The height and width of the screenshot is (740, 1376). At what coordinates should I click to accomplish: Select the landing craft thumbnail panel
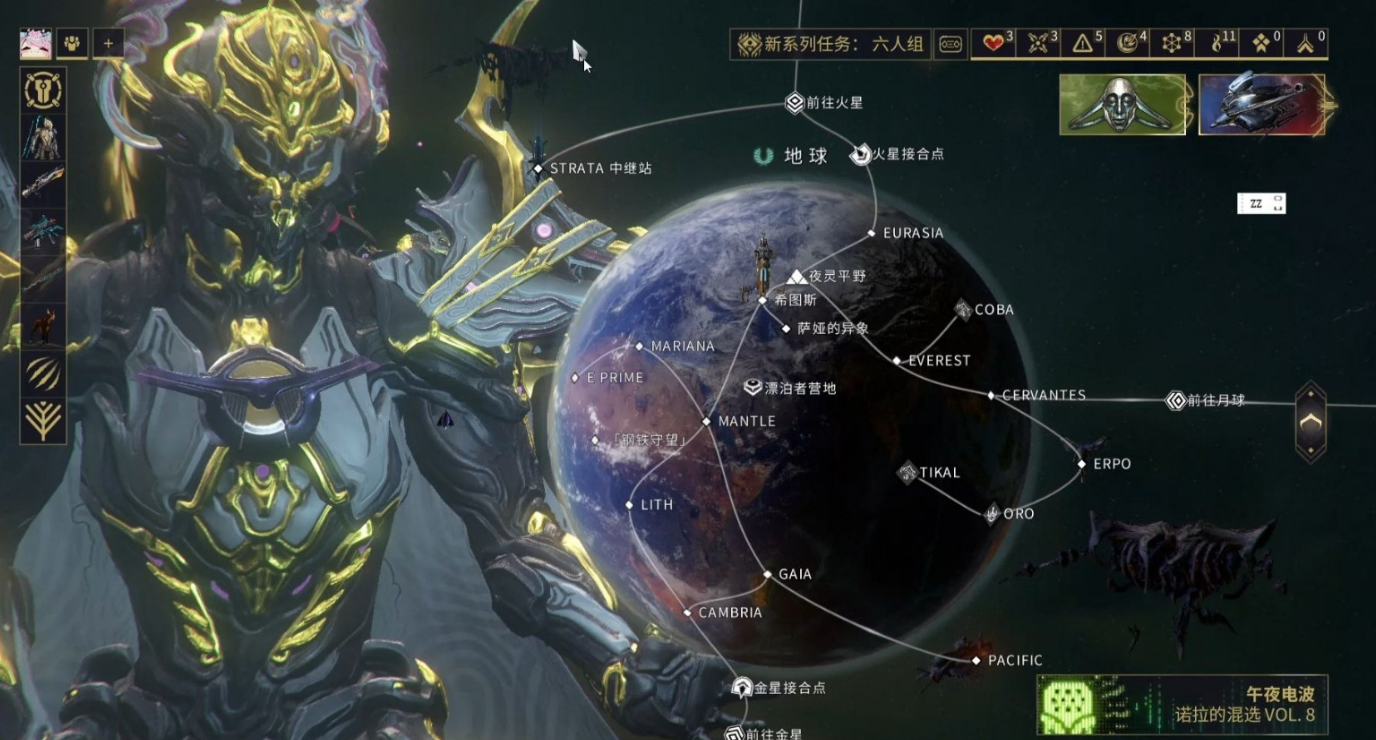(1261, 105)
